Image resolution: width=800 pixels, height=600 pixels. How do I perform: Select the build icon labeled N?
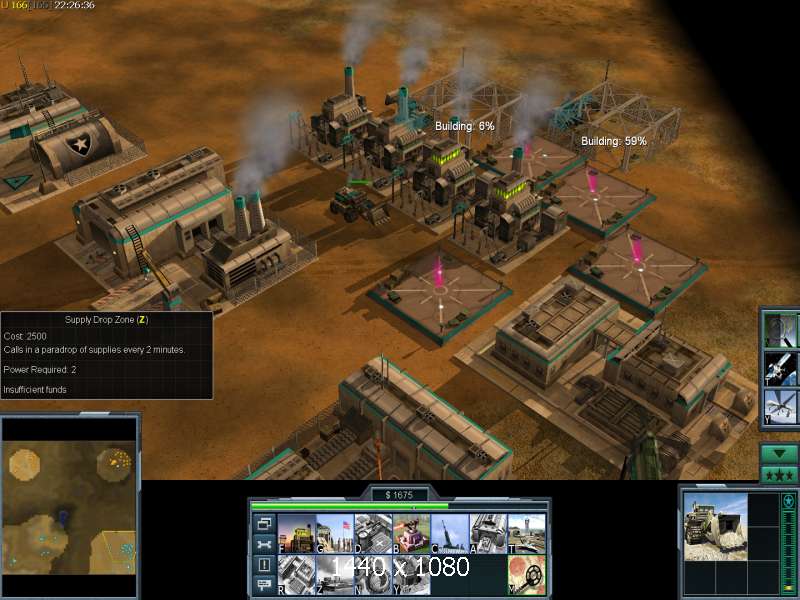(372, 572)
